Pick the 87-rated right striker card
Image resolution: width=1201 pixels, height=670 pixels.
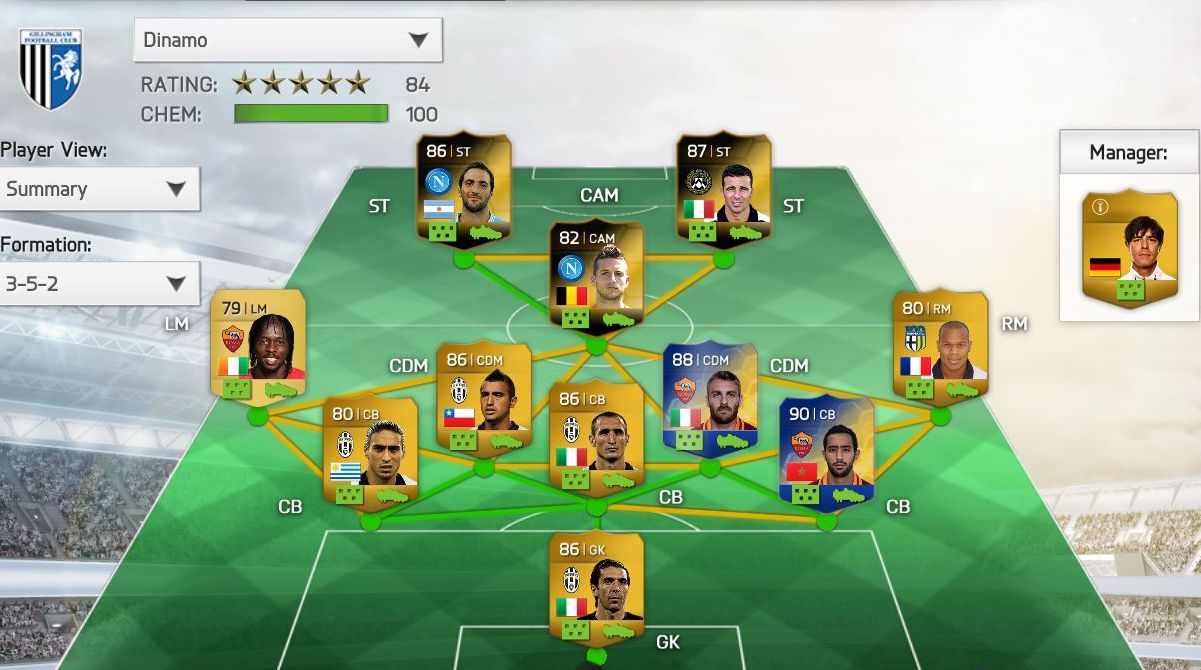pos(723,191)
